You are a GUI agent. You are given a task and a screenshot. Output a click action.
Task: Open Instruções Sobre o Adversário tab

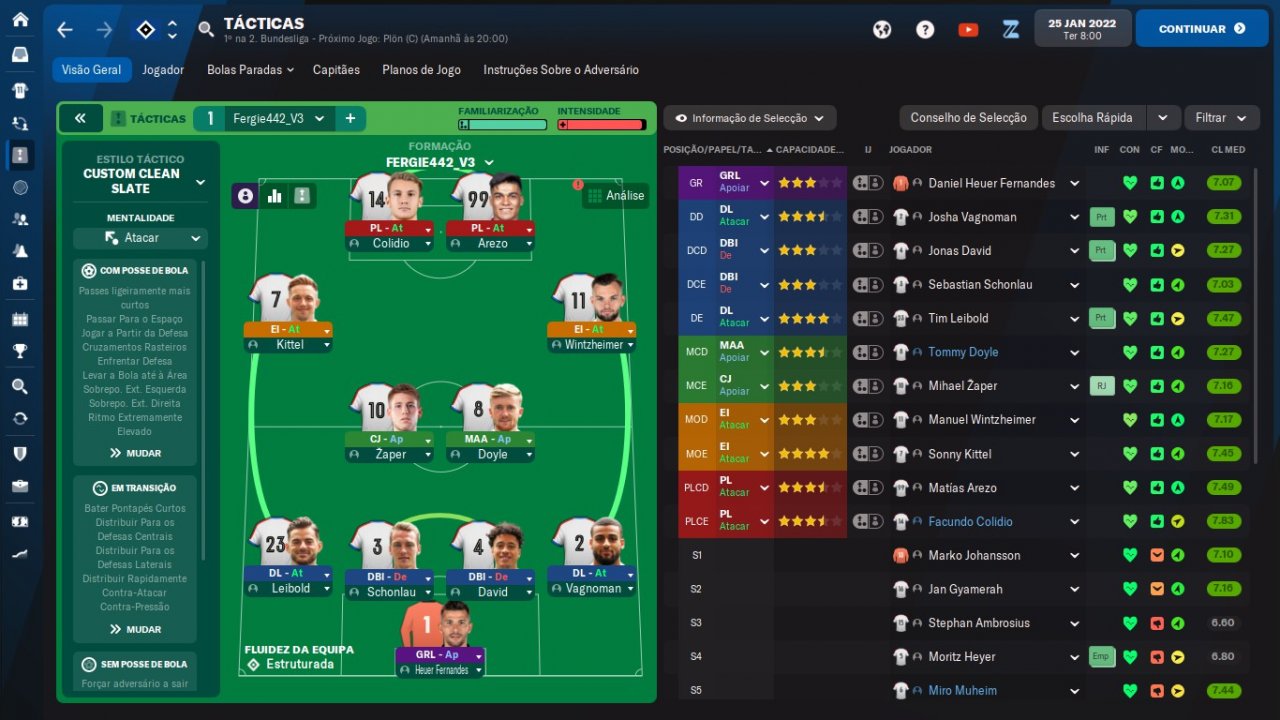(560, 70)
